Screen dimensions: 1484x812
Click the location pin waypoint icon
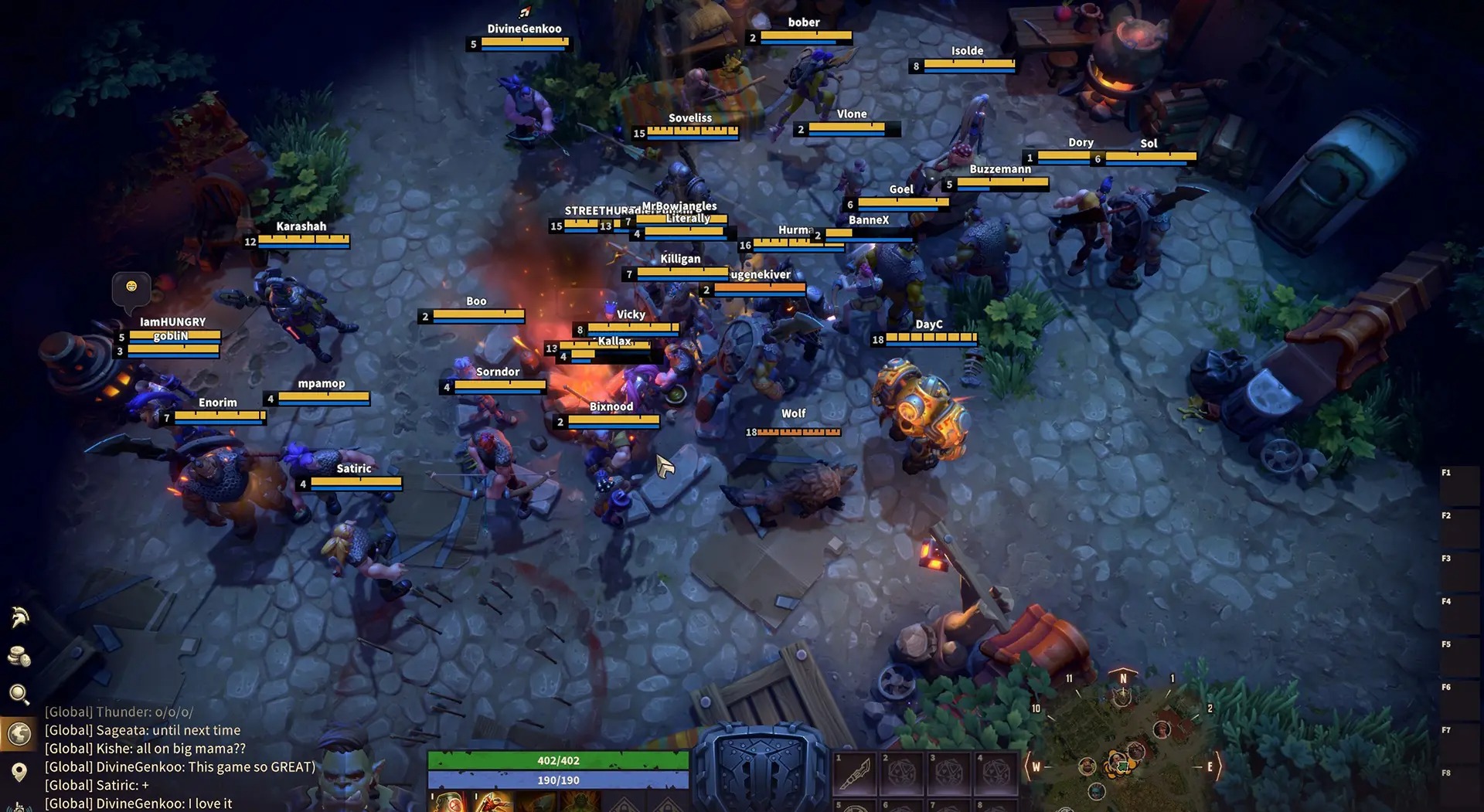[x=19, y=771]
